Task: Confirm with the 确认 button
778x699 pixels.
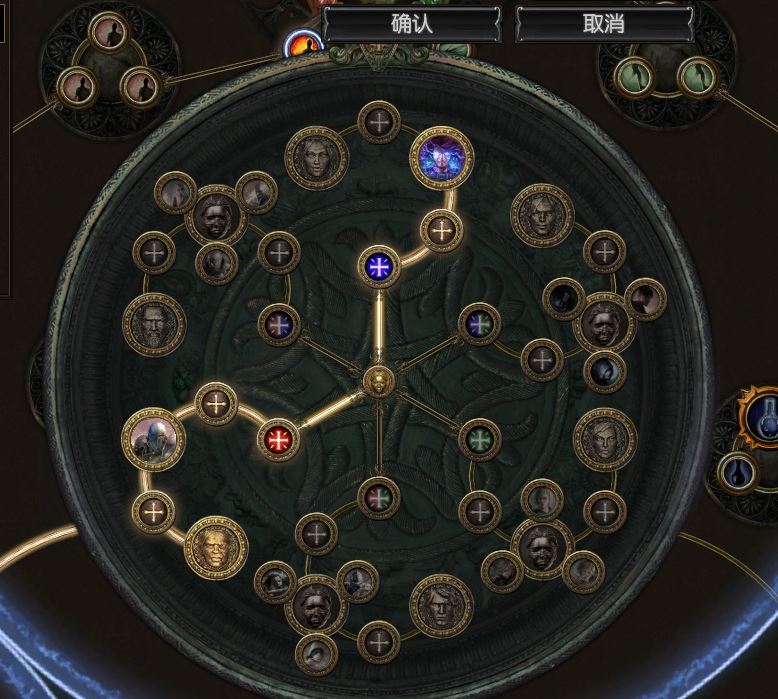Action: pos(409,24)
